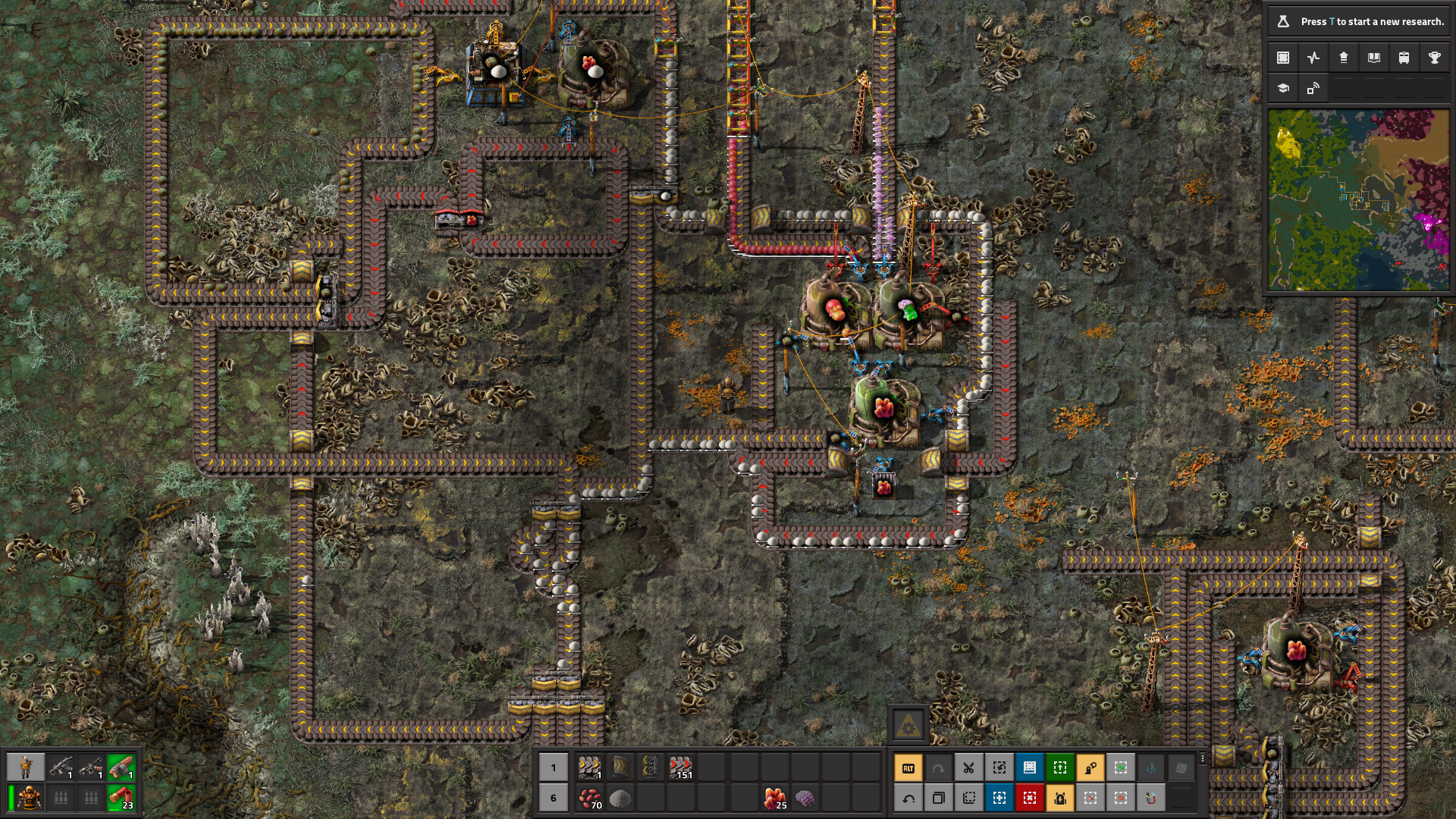The width and height of the screenshot is (1456, 819).
Task: Pick the red seeds slot showing 70
Action: point(589,798)
